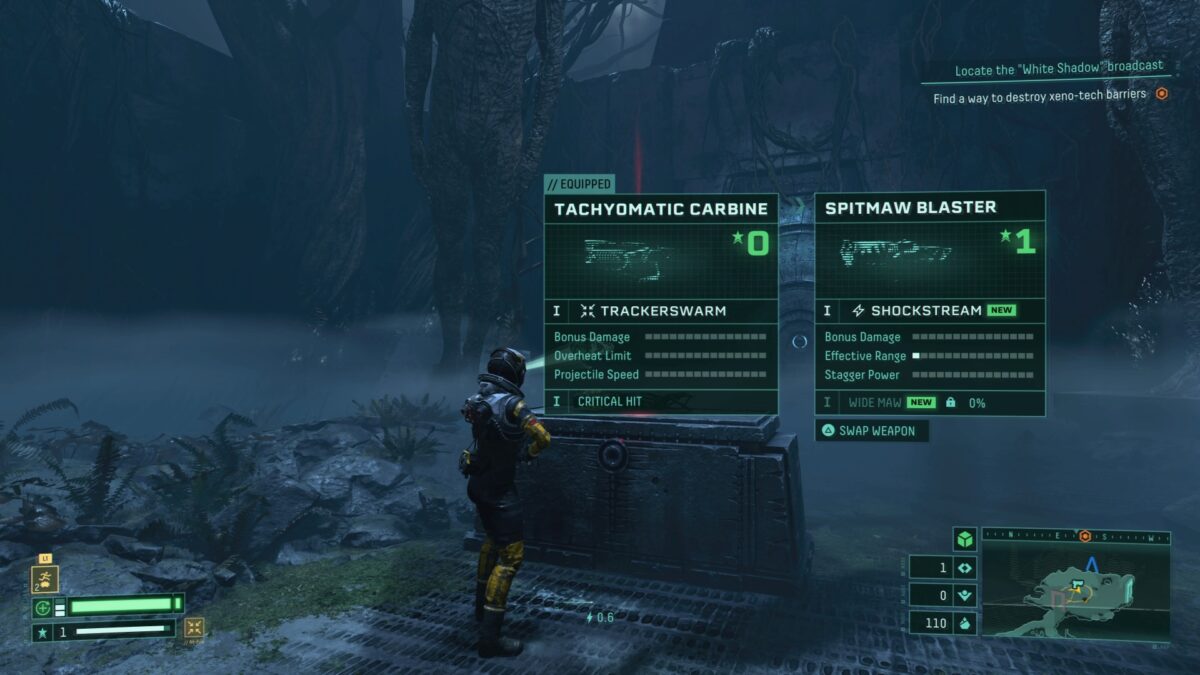1200x675 pixels.
Task: Open the minimap
Action: [1075, 593]
